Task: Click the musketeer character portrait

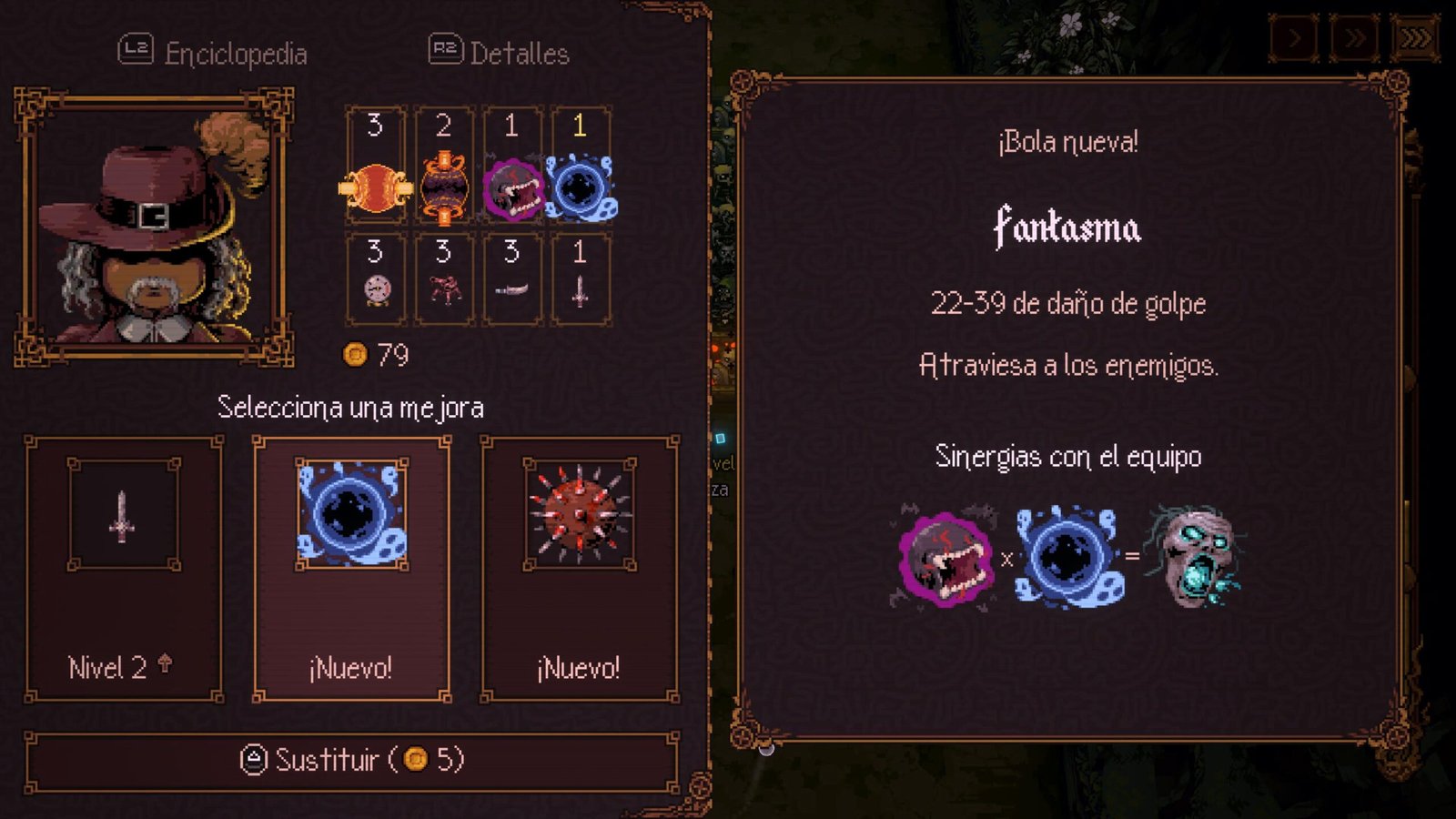Action: coord(154,227)
